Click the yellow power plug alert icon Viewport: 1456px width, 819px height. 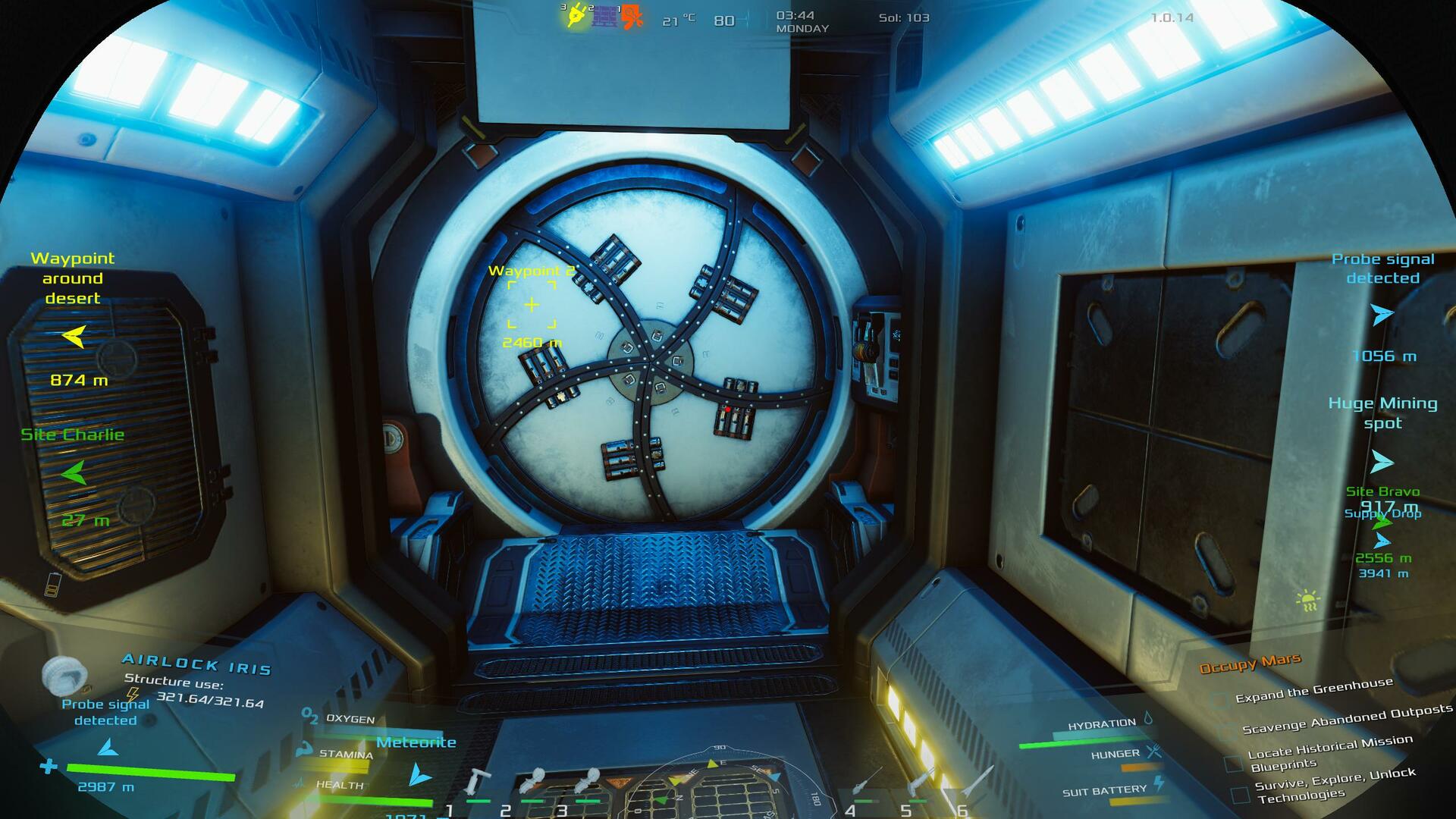(x=576, y=16)
